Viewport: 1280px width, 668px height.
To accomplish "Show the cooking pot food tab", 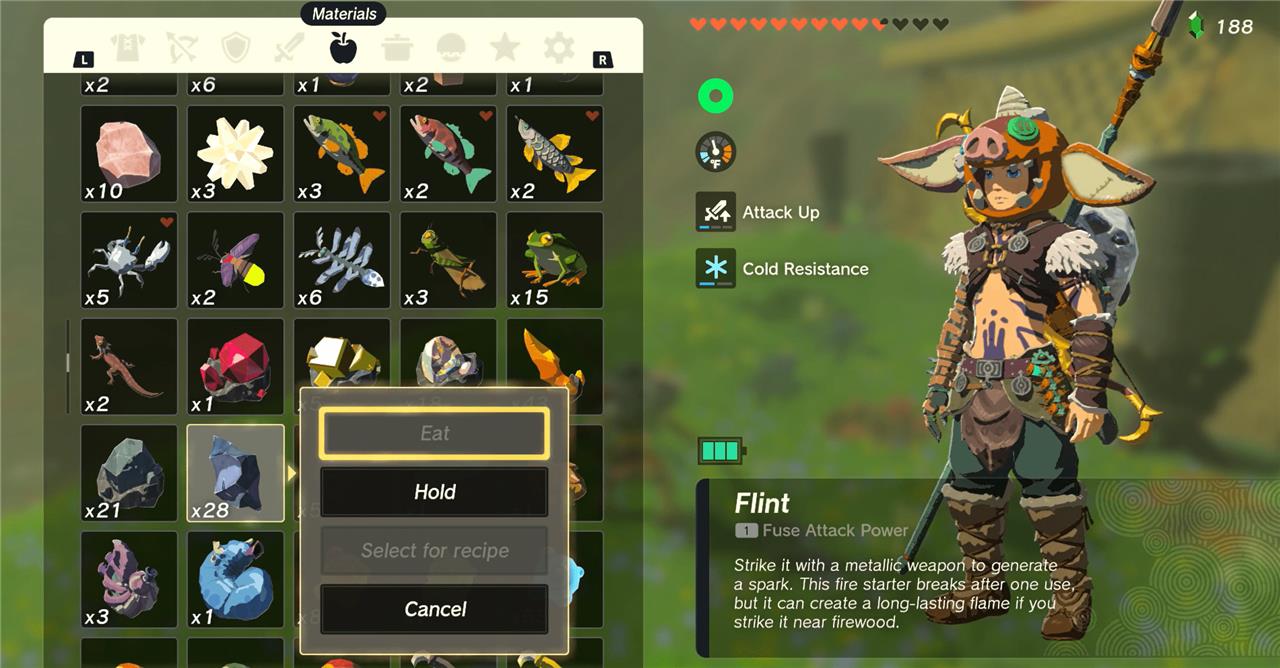I will coord(398,48).
